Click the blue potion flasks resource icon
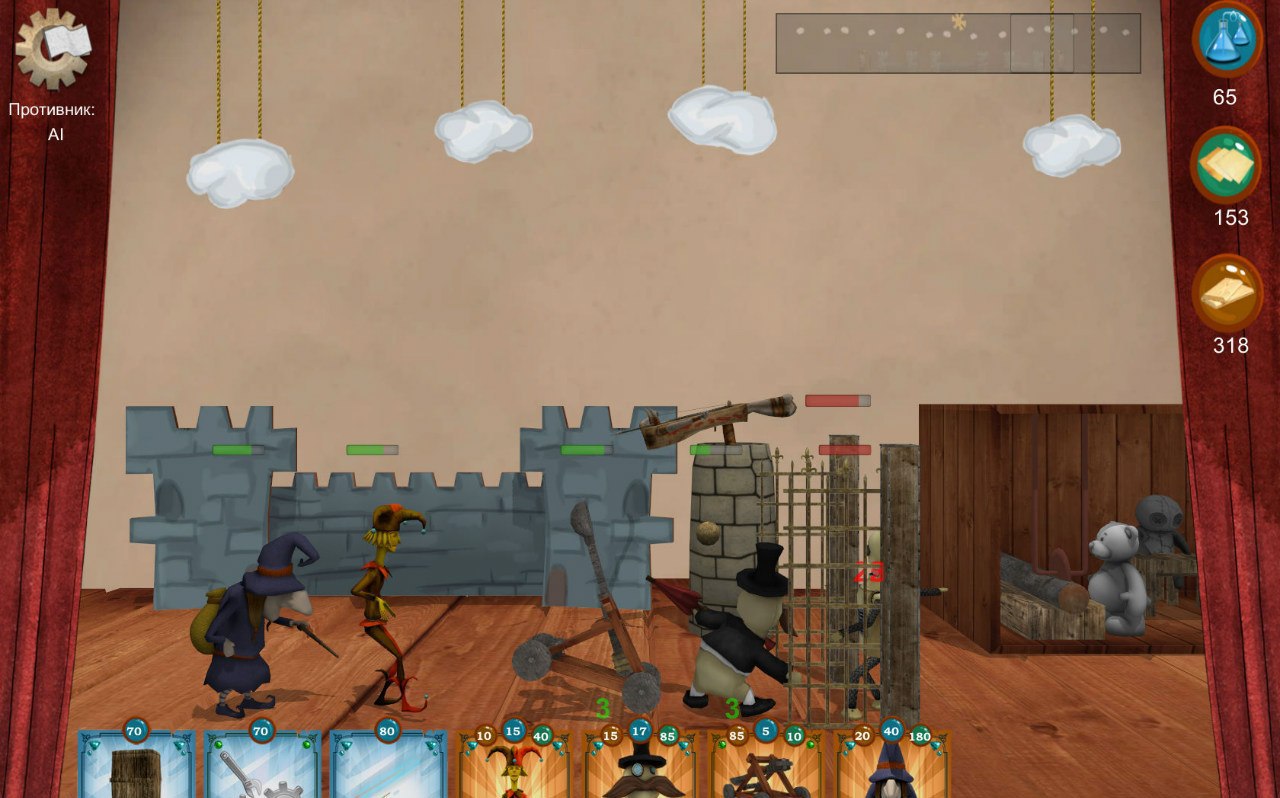The width and height of the screenshot is (1280, 798). click(x=1227, y=39)
